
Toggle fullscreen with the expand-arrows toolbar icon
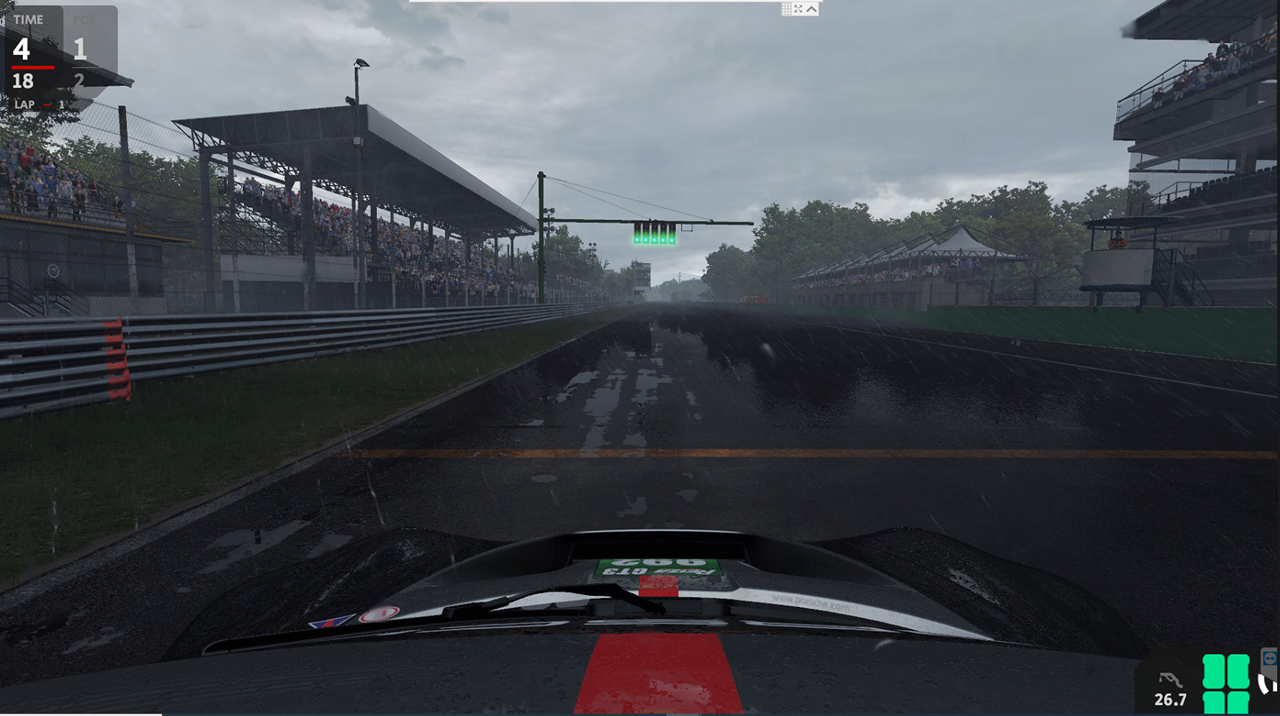pos(798,9)
